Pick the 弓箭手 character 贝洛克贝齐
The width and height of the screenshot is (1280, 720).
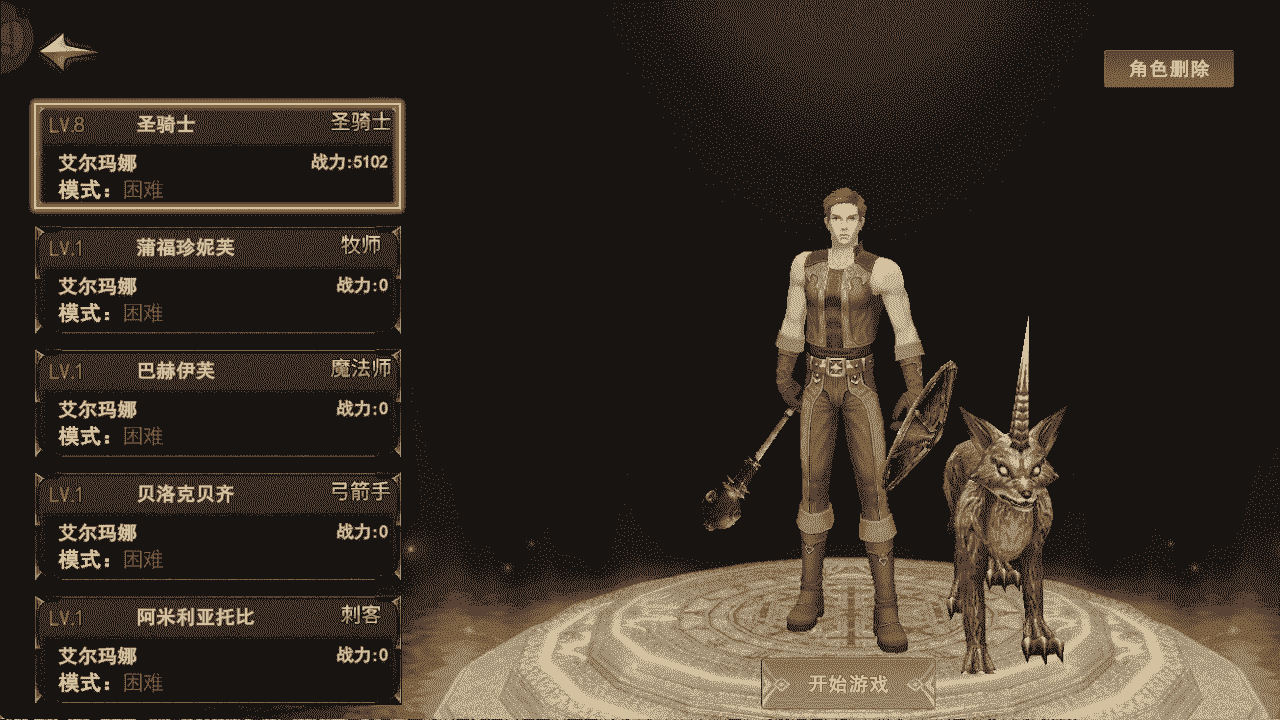click(x=218, y=526)
